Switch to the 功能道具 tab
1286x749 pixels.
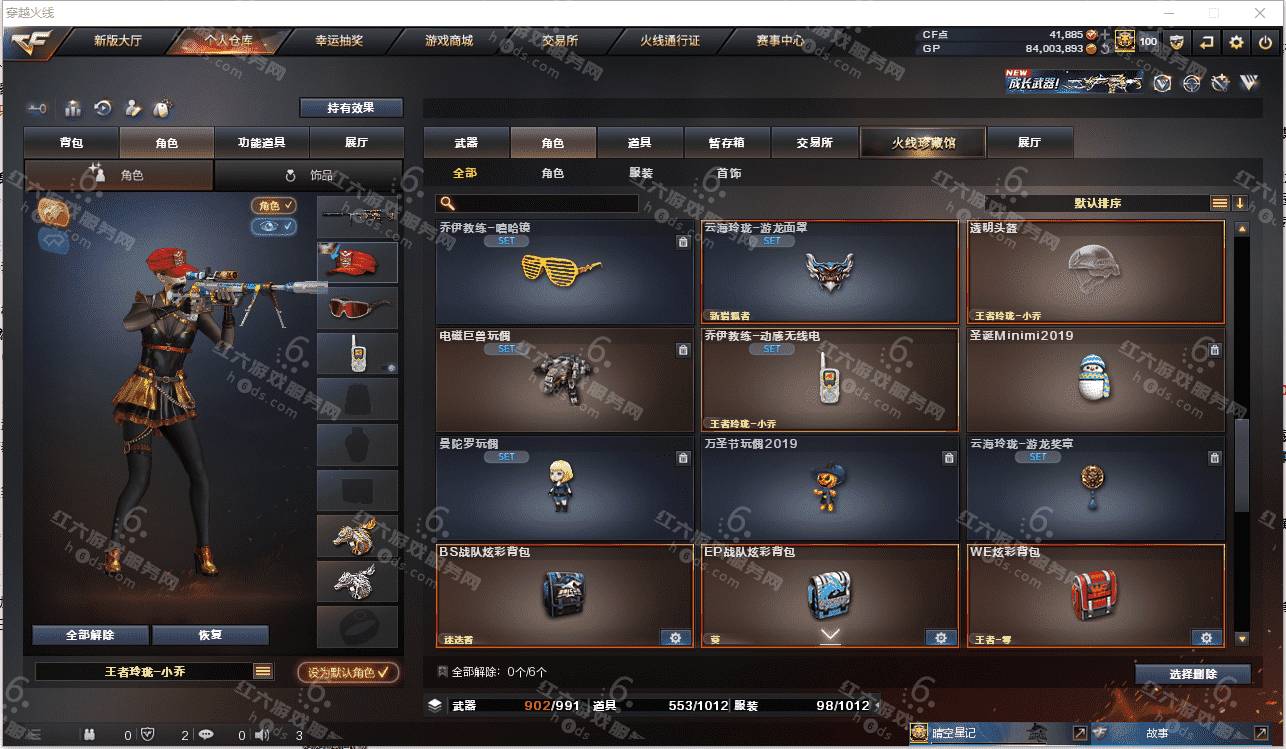click(262, 142)
